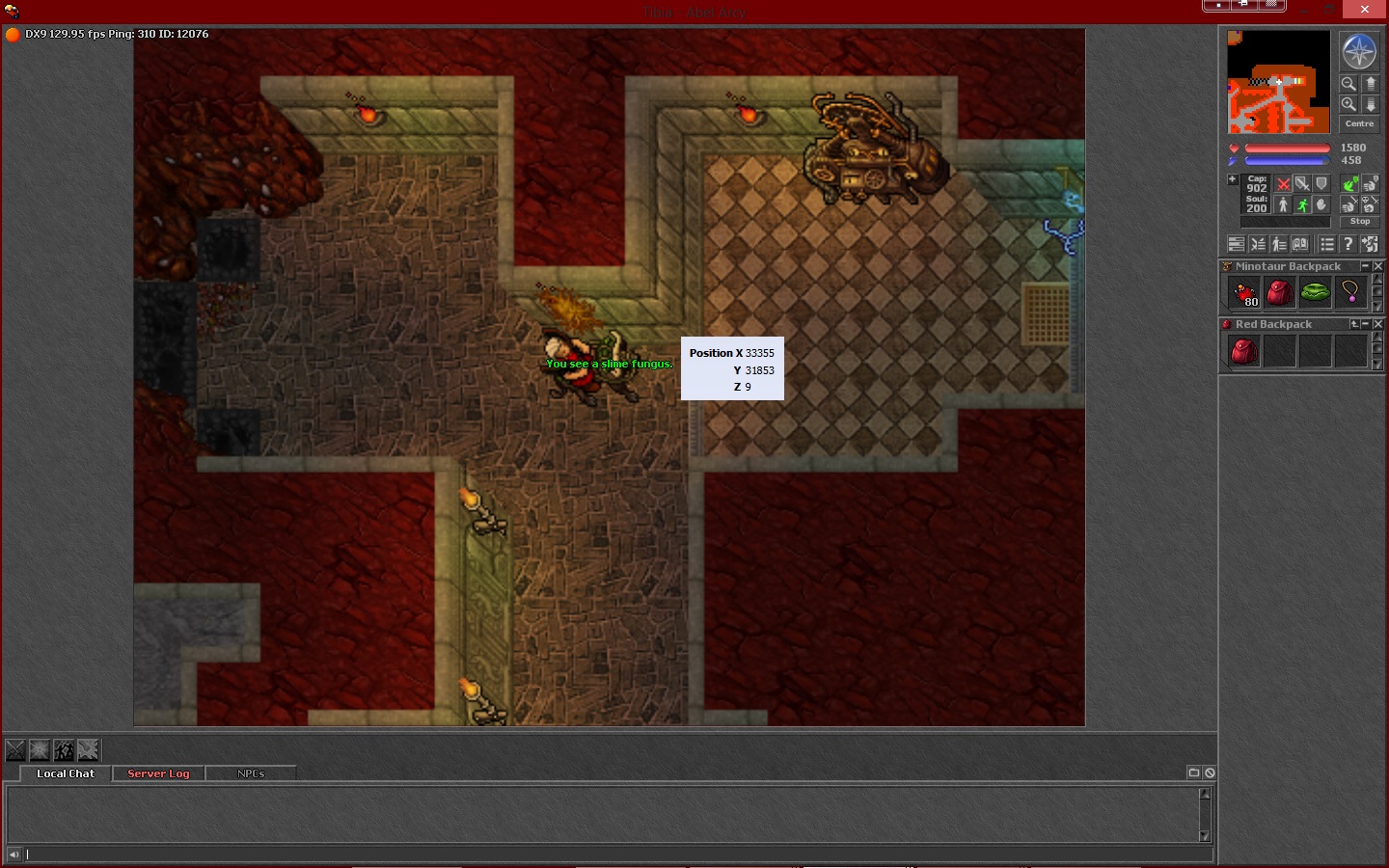Close the Red Backpack container

click(x=1377, y=324)
